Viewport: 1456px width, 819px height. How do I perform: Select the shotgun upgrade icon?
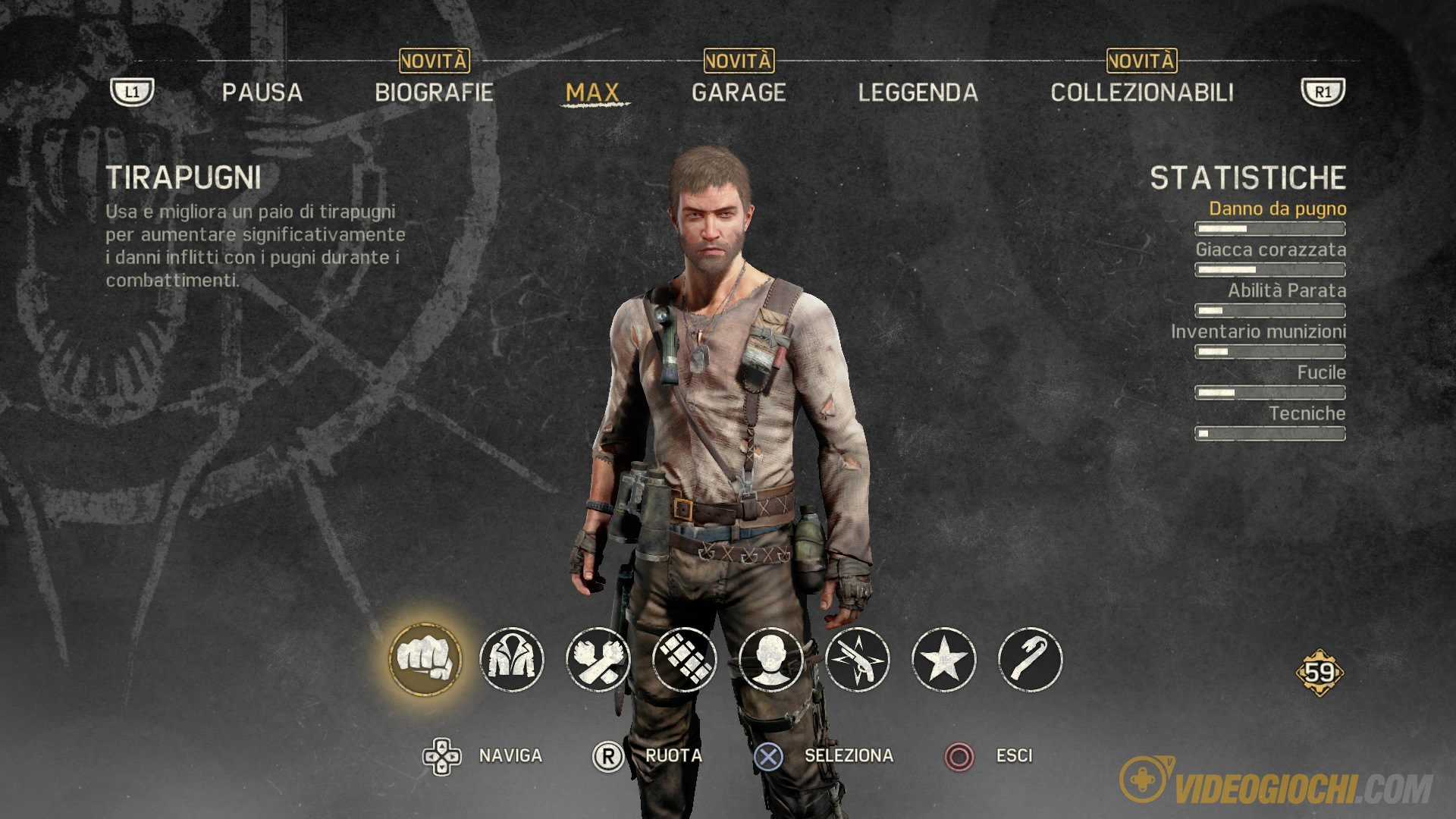pyautogui.click(x=858, y=659)
